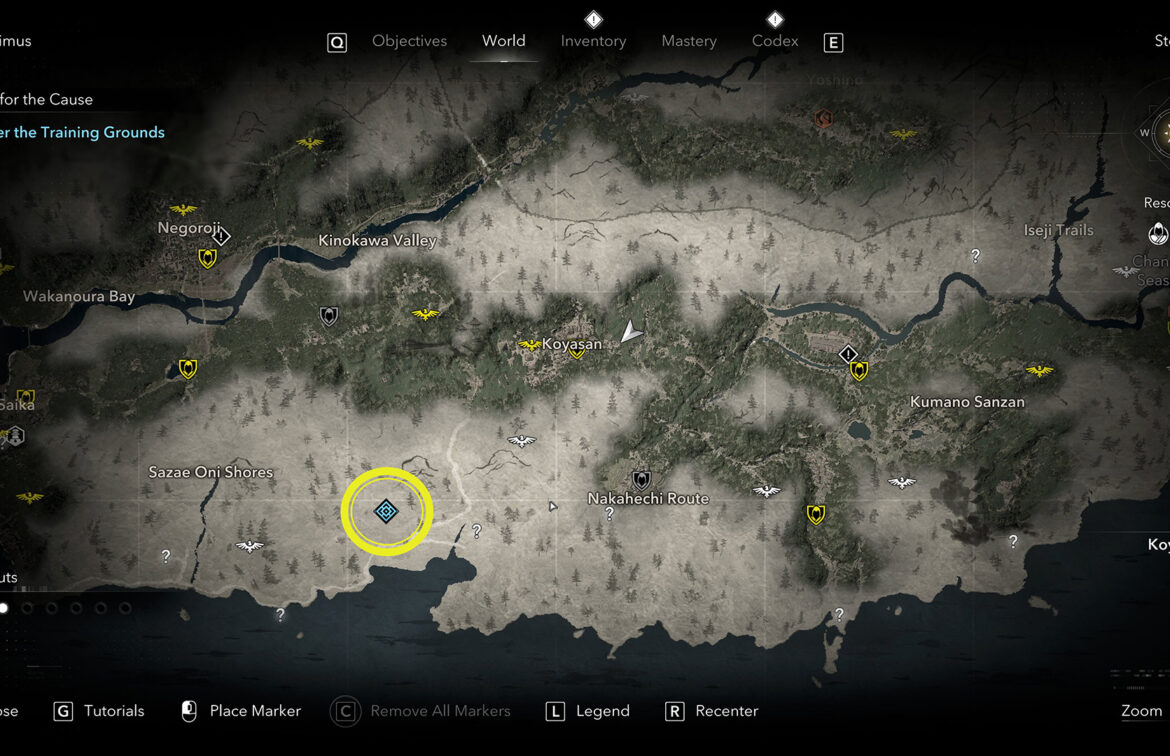Click the Sazae Oni Shores region label
Screen dimensions: 1170x756
click(x=210, y=472)
